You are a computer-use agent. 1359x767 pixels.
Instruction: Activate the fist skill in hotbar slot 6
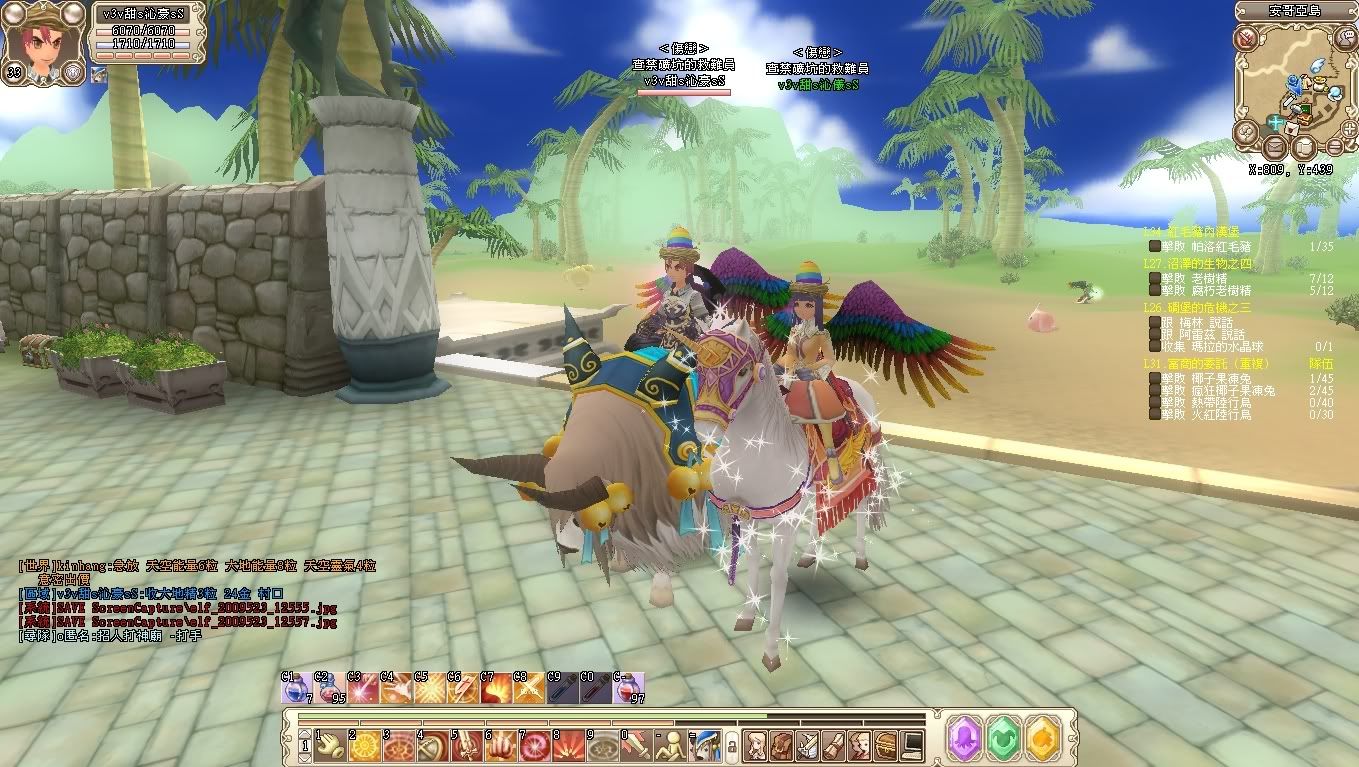(502, 745)
